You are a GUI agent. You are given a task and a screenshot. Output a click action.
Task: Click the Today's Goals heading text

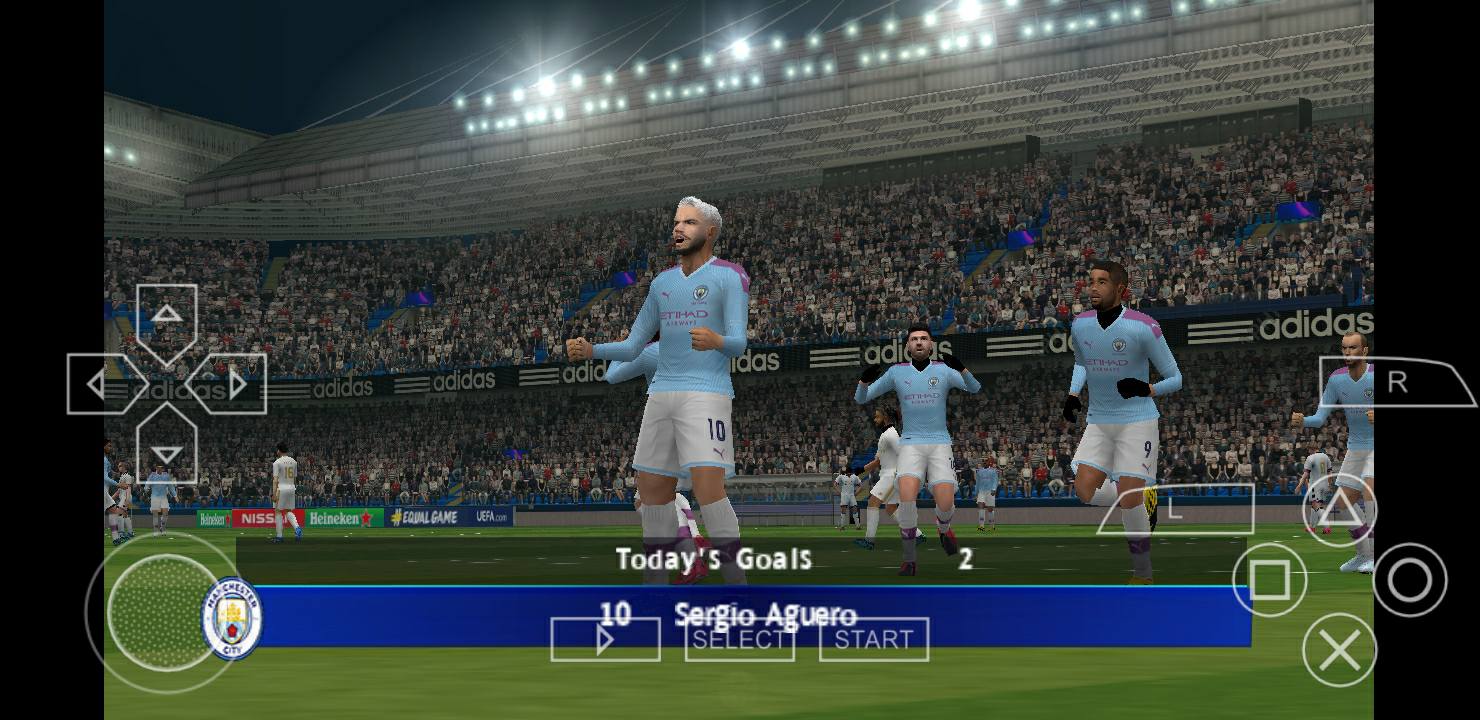(x=715, y=560)
